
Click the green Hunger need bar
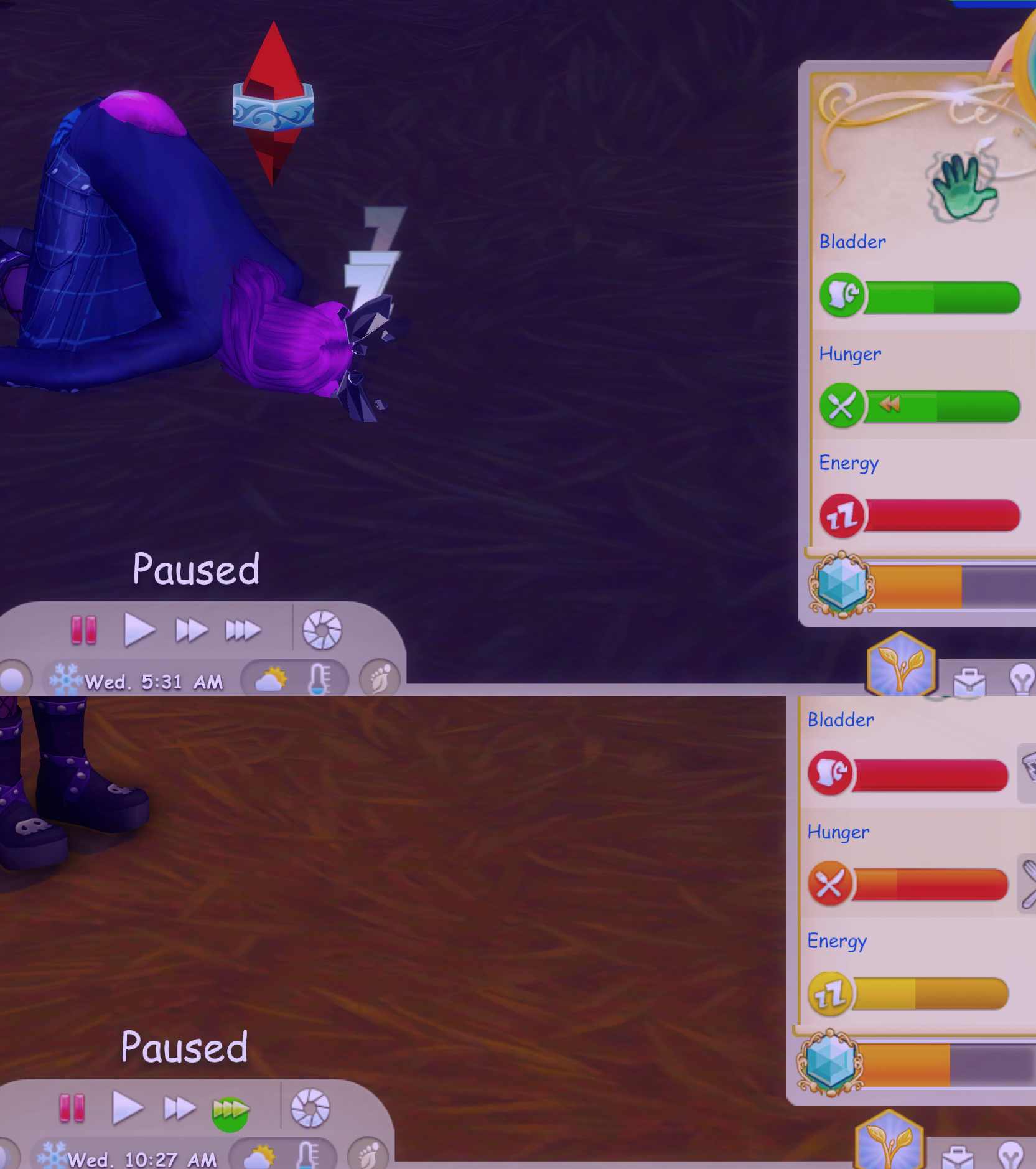coord(942,406)
